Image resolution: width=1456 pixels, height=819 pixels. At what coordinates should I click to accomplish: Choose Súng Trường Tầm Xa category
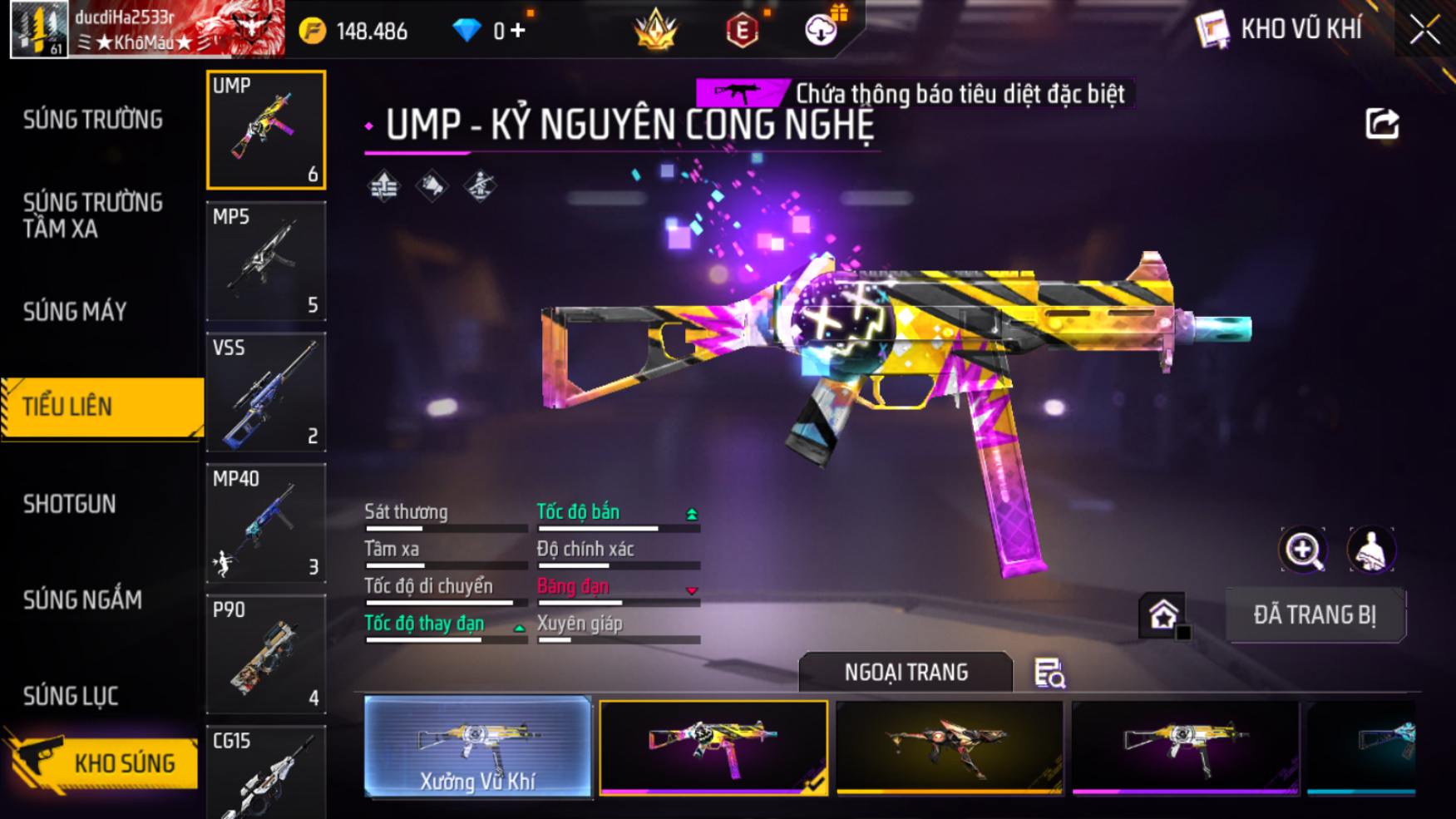[x=93, y=215]
